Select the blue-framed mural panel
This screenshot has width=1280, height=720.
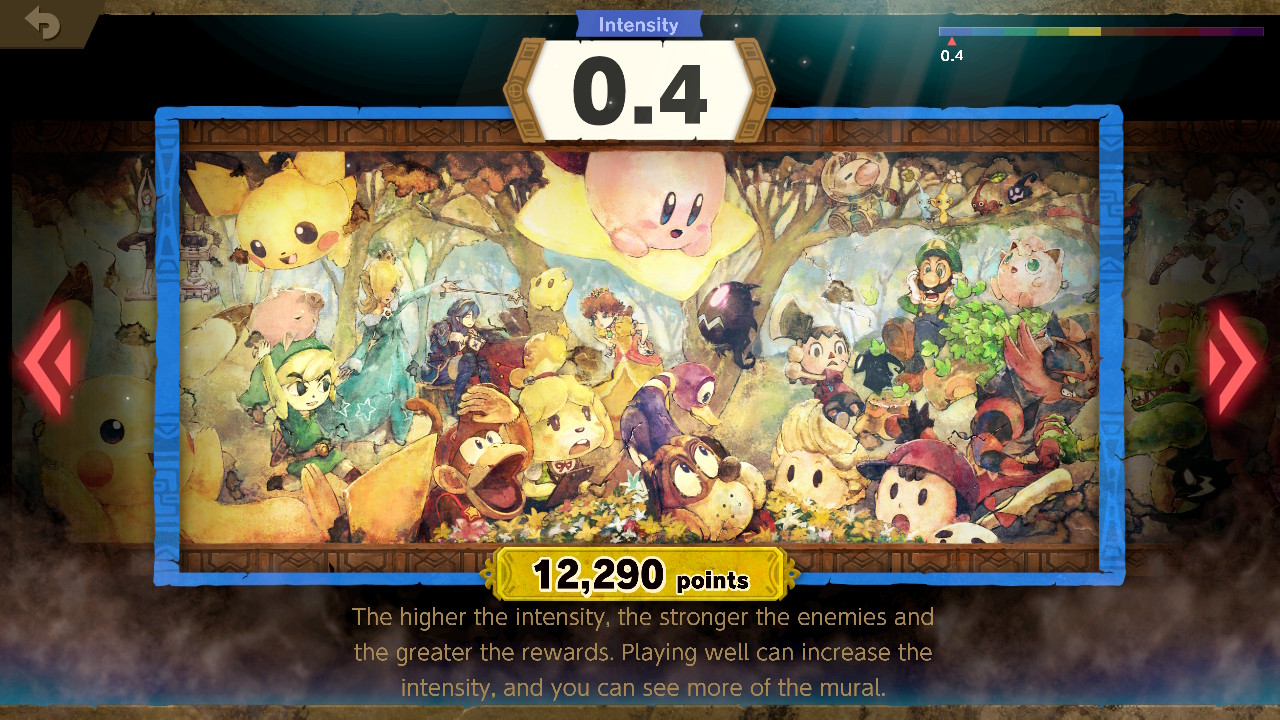click(638, 345)
